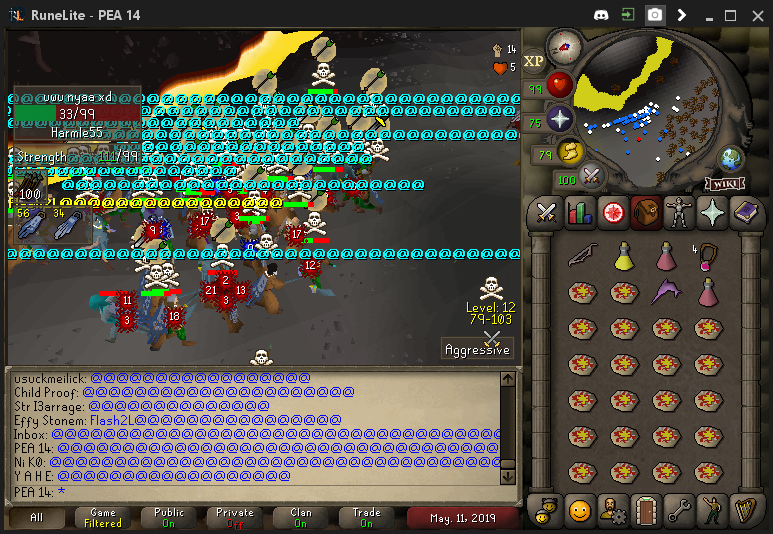Click the dark bow inventory slot
Viewport: 773px width, 534px height.
point(581,256)
